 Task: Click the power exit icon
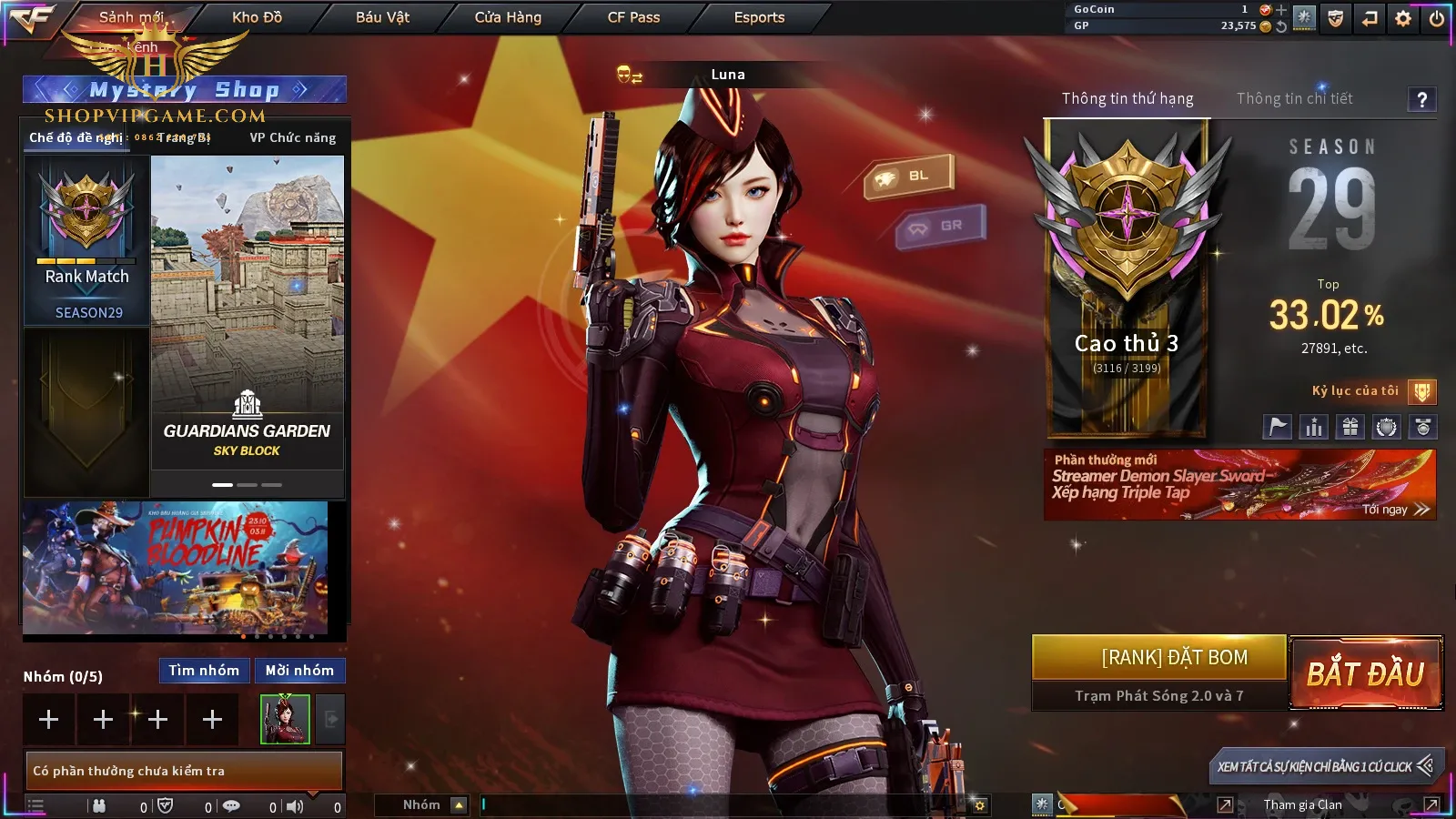pos(1437,18)
